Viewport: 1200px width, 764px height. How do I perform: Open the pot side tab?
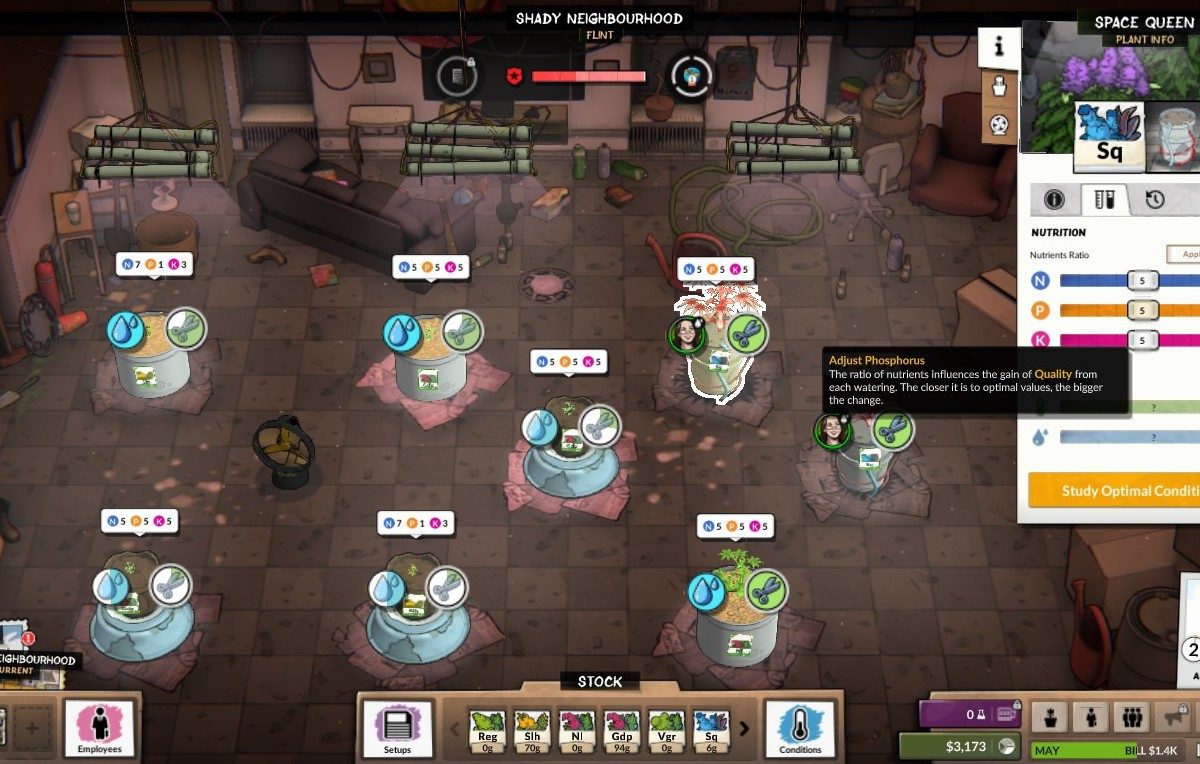click(999, 85)
